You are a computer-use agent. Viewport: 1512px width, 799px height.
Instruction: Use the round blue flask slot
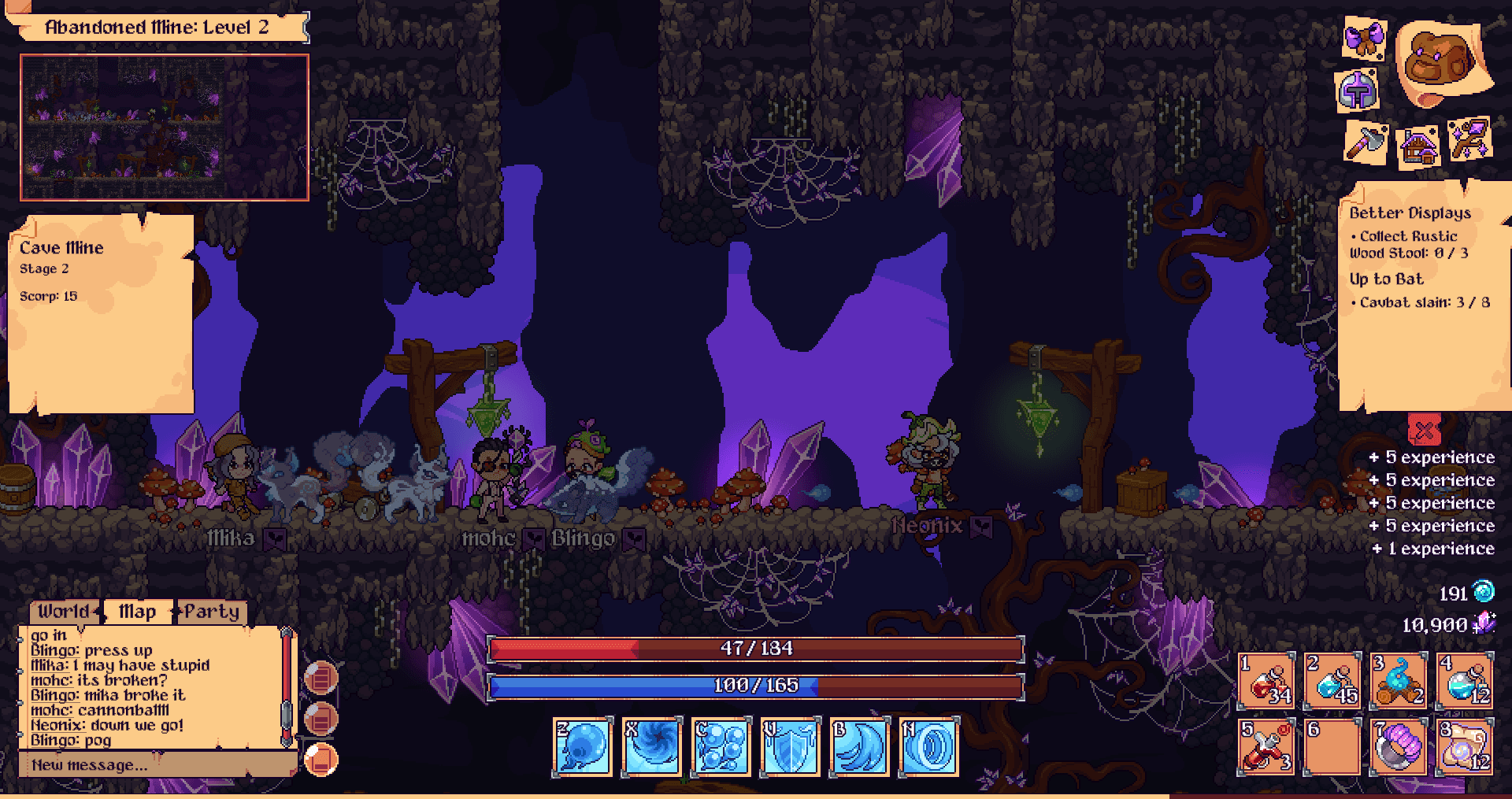tap(1465, 680)
